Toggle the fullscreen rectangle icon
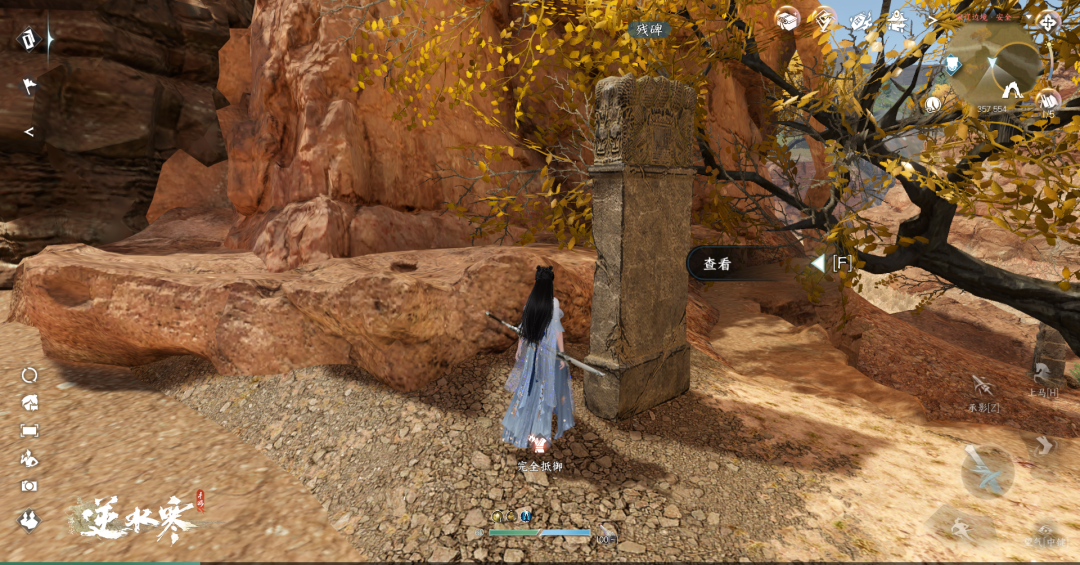Image resolution: width=1080 pixels, height=565 pixels. coord(29,430)
